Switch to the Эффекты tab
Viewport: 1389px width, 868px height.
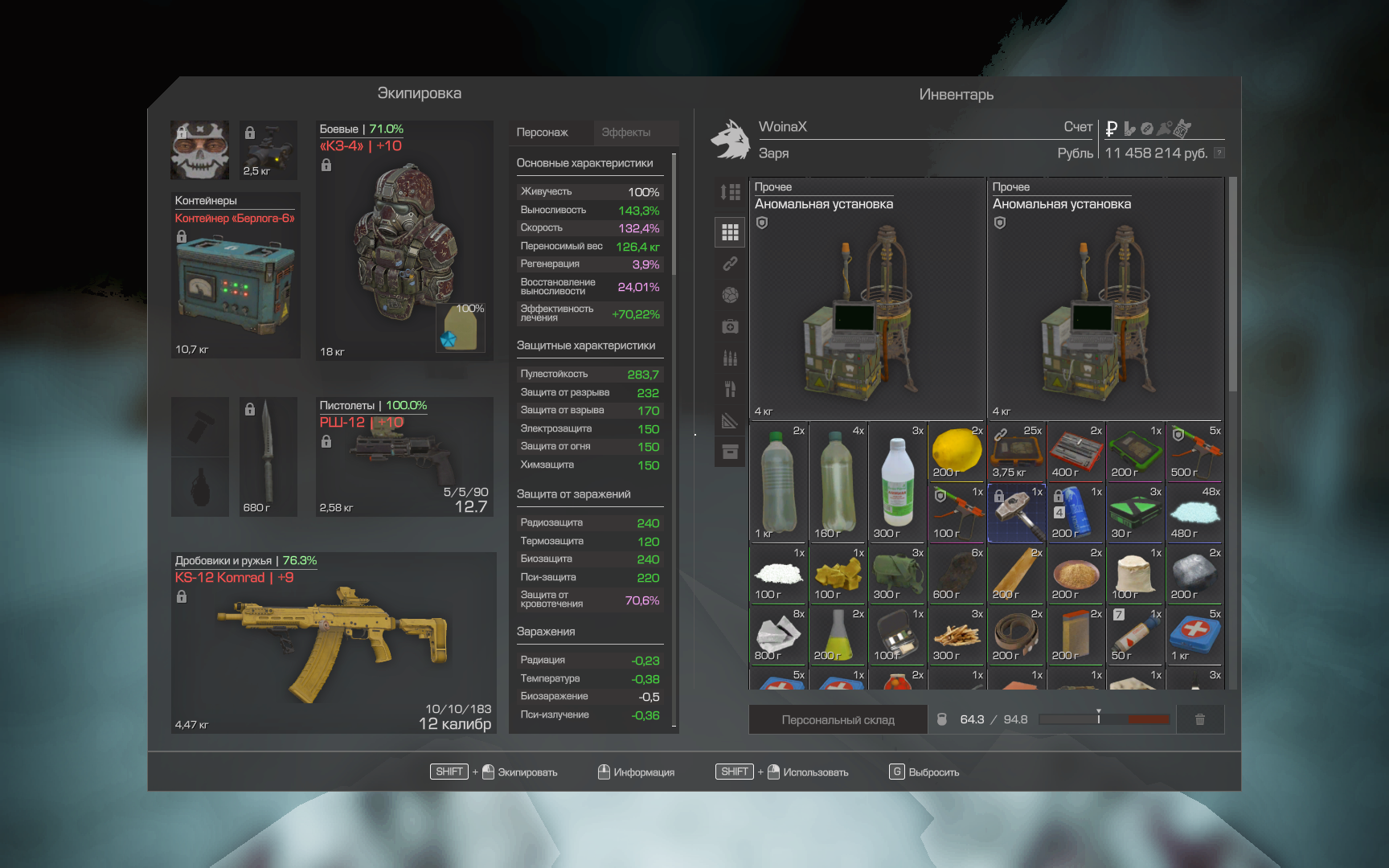[x=626, y=133]
